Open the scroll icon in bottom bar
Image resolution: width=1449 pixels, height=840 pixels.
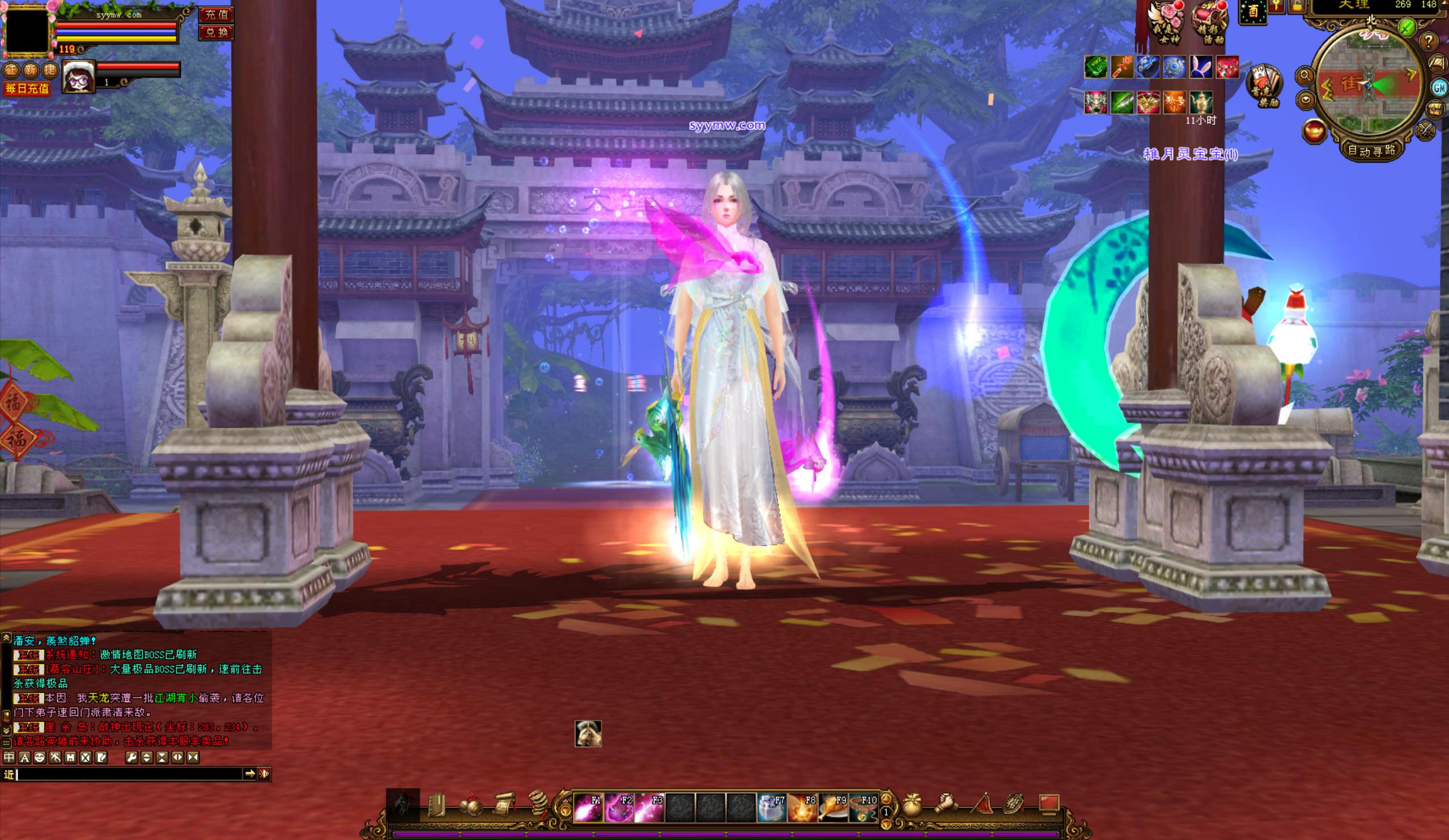tap(504, 805)
